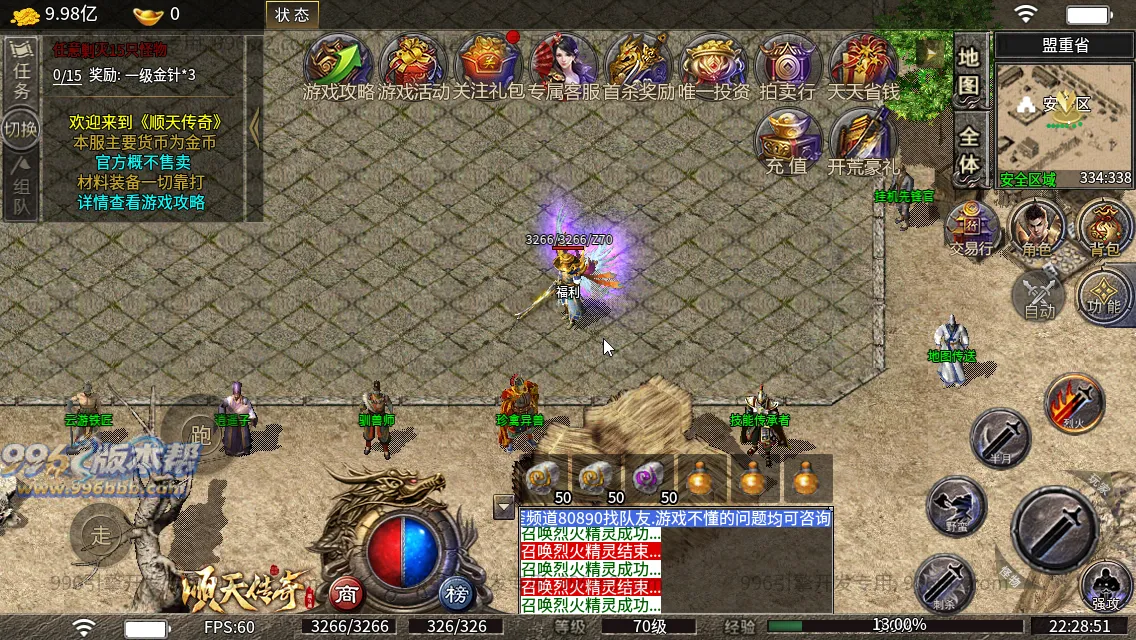Open the 交易行 trading house
Viewport: 1136px width, 640px height.
(970, 229)
